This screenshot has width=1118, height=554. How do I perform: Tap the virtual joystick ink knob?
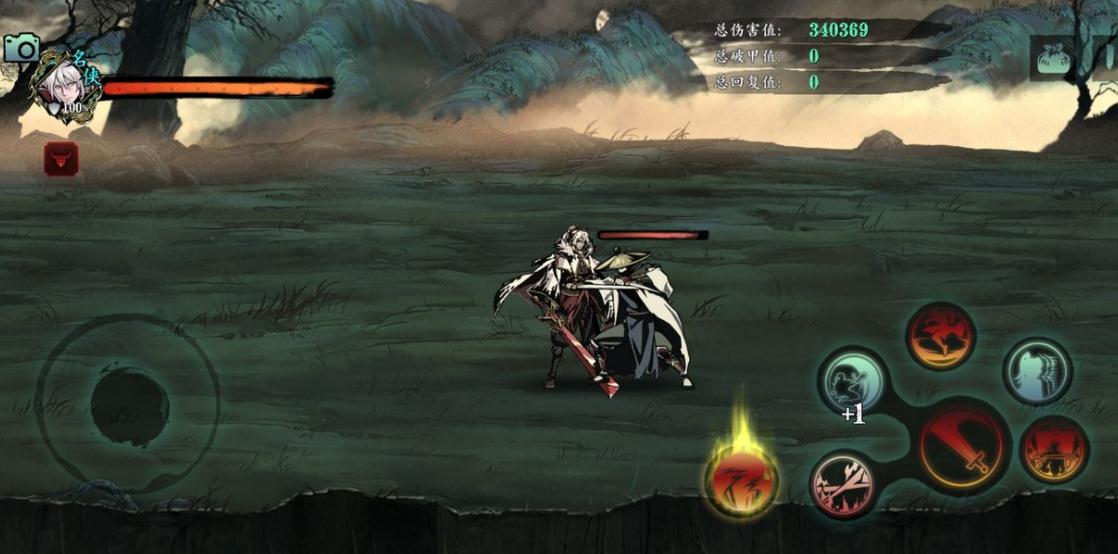pos(129,405)
